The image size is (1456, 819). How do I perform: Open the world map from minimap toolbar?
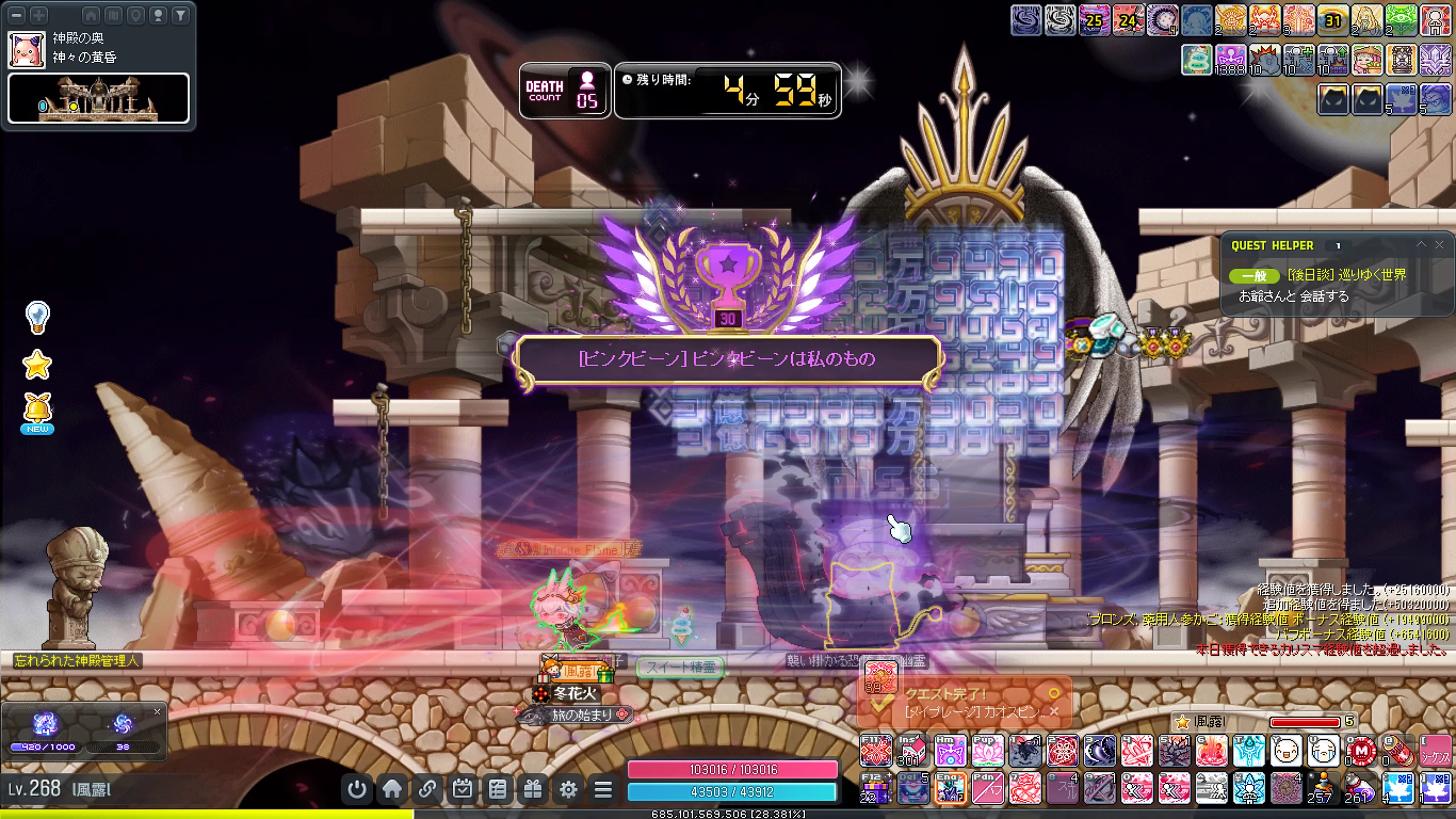(114, 15)
